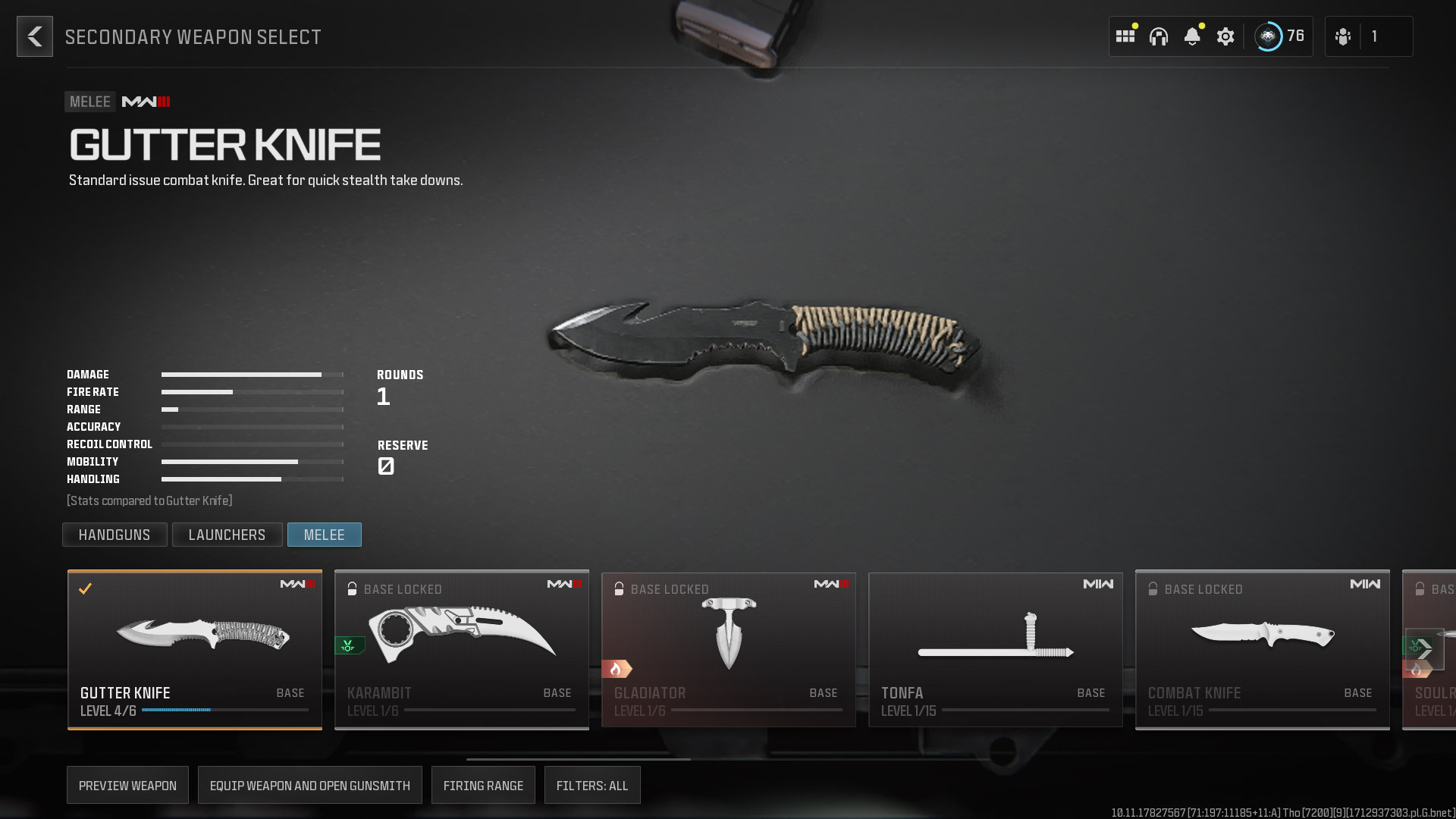This screenshot has height=819, width=1456.
Task: Open the social menu grid icon
Action: 1125,36
